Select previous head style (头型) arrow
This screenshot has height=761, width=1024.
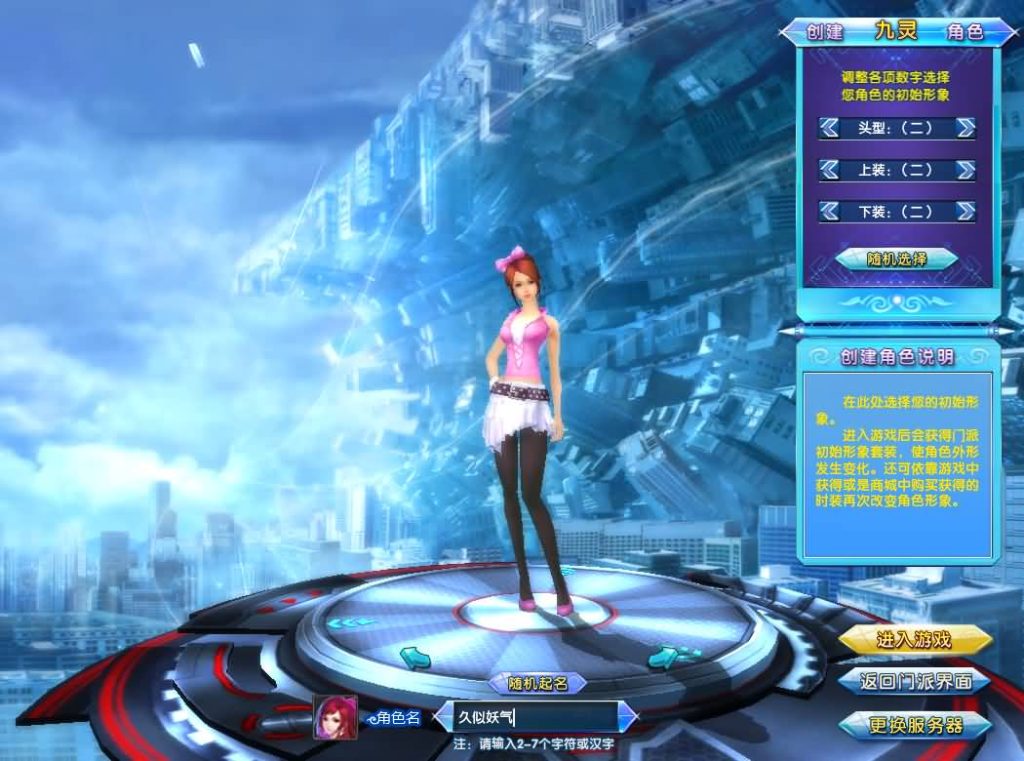[829, 128]
